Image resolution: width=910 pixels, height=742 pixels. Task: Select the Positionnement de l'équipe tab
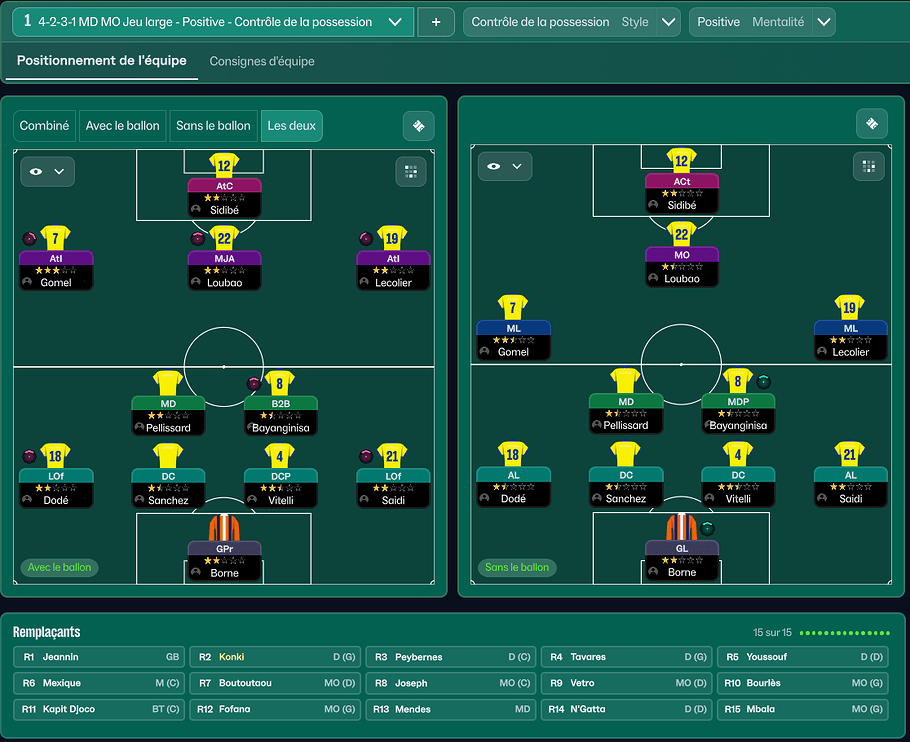[x=102, y=61]
